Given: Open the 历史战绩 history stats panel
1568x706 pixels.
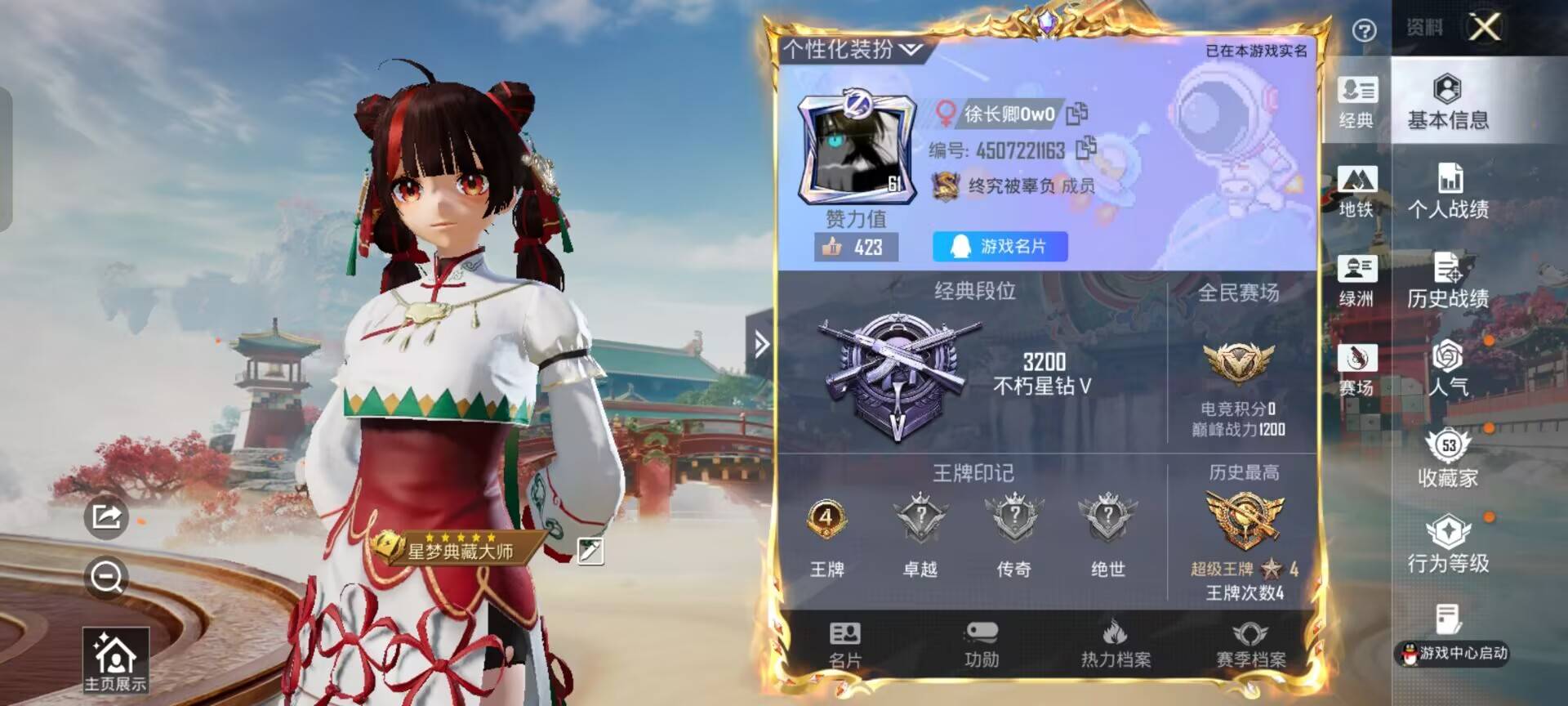Looking at the screenshot, I should [1450, 278].
